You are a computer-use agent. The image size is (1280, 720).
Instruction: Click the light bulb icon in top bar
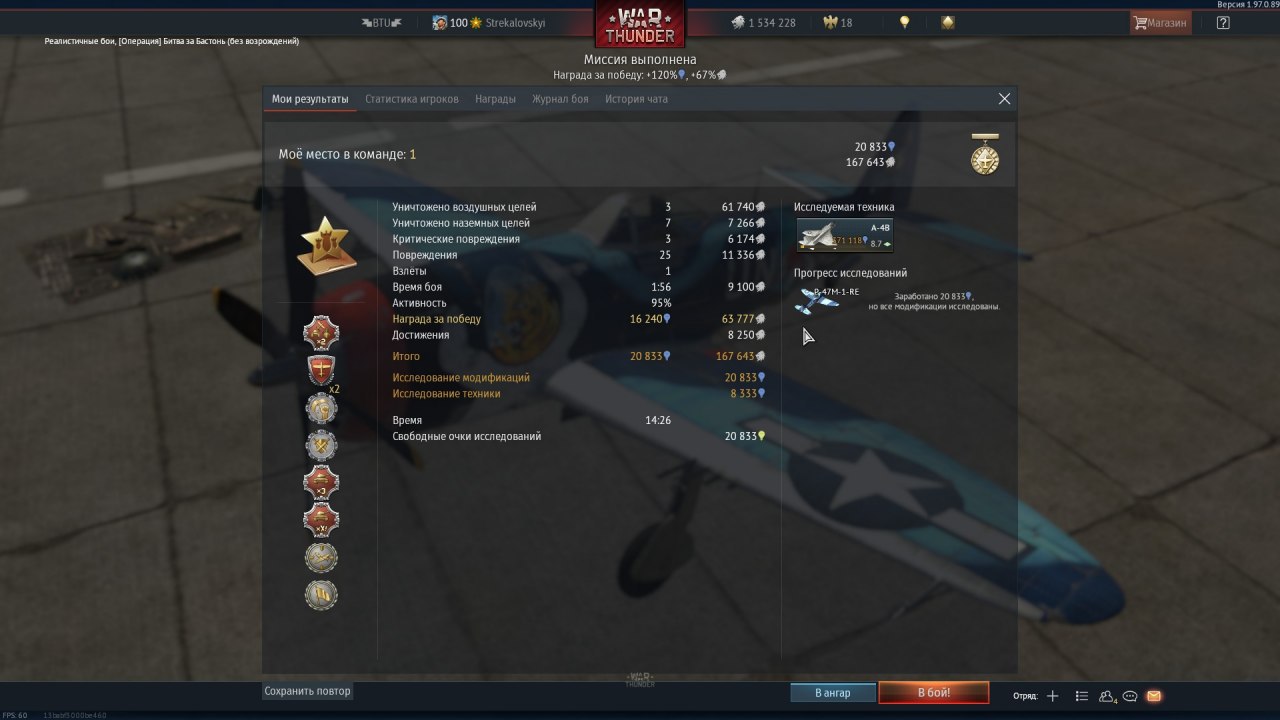[904, 22]
